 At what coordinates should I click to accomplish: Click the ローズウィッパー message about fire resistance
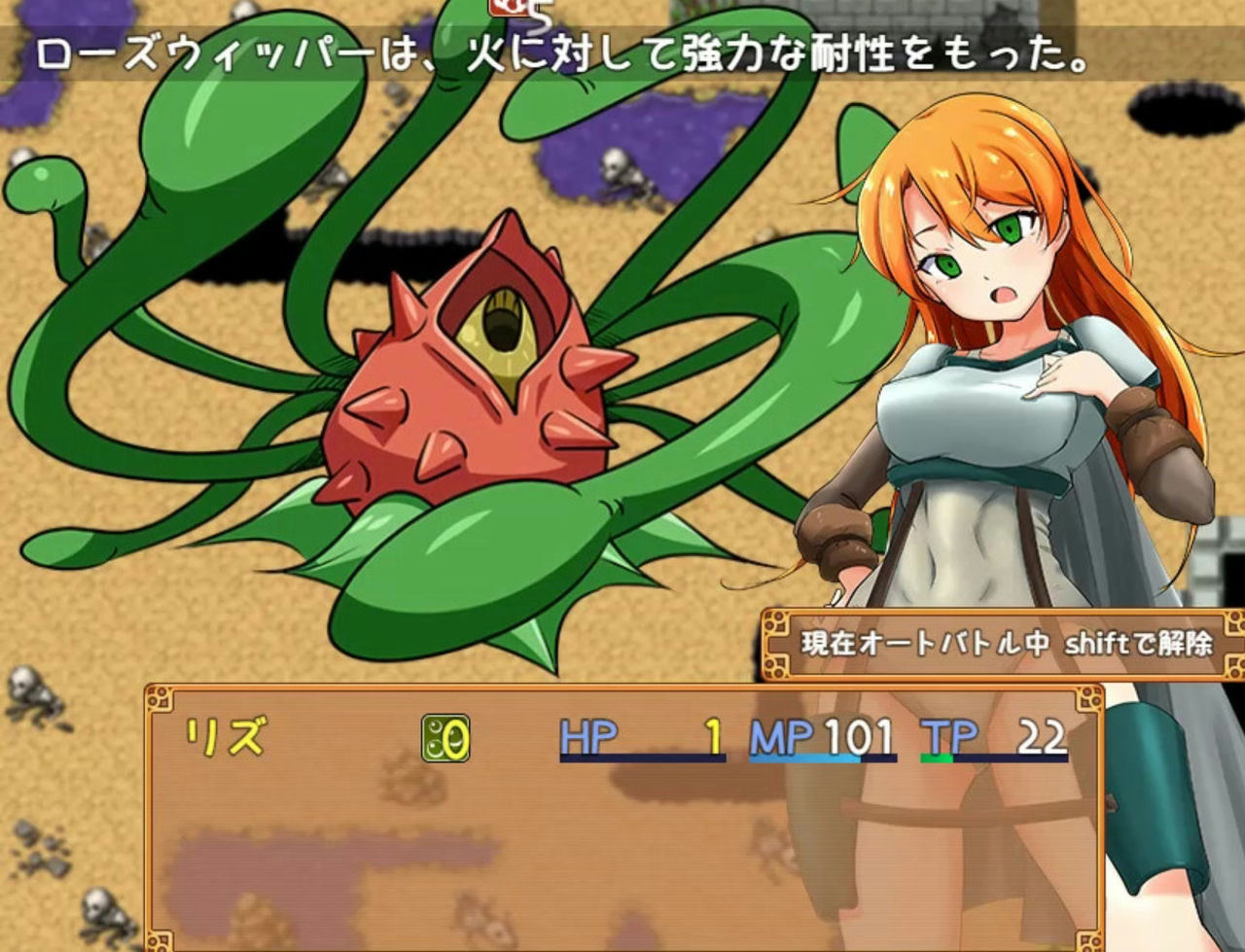564,53
